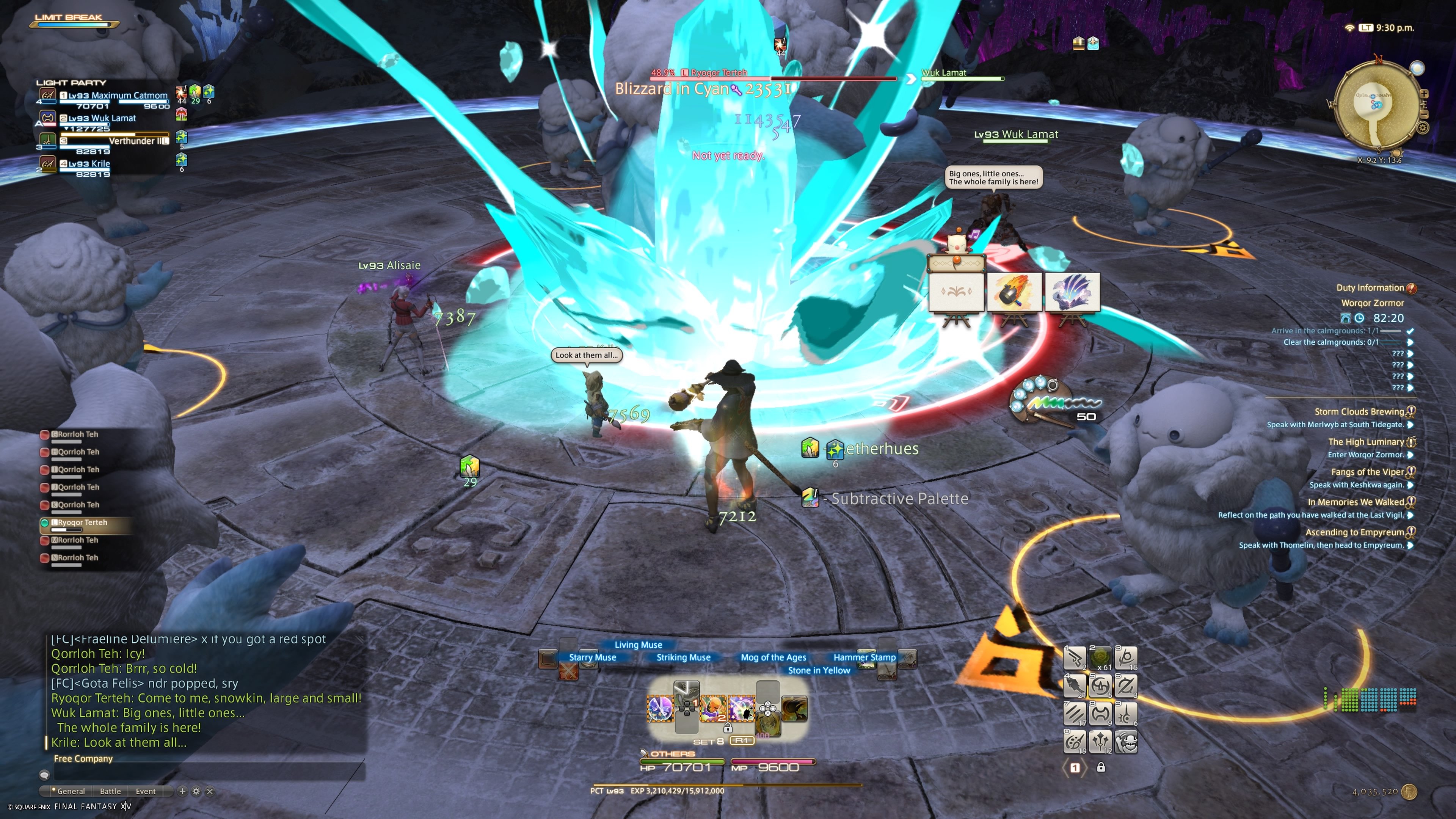Image resolution: width=1456 pixels, height=819 pixels.
Task: Click the Ryoqor Terteh target bar
Action: point(774,77)
